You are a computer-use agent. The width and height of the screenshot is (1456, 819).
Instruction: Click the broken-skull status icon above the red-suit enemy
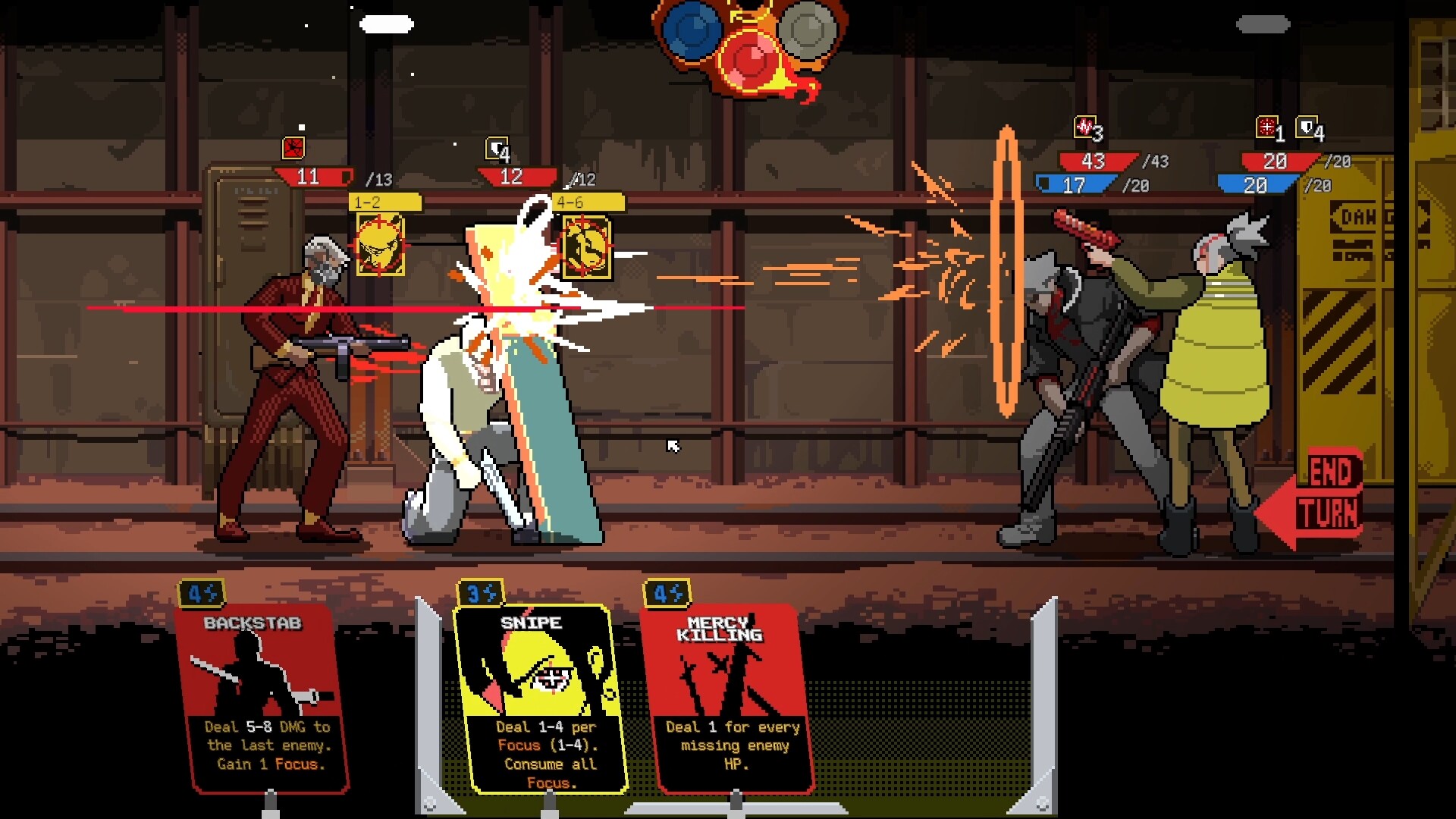click(x=294, y=149)
